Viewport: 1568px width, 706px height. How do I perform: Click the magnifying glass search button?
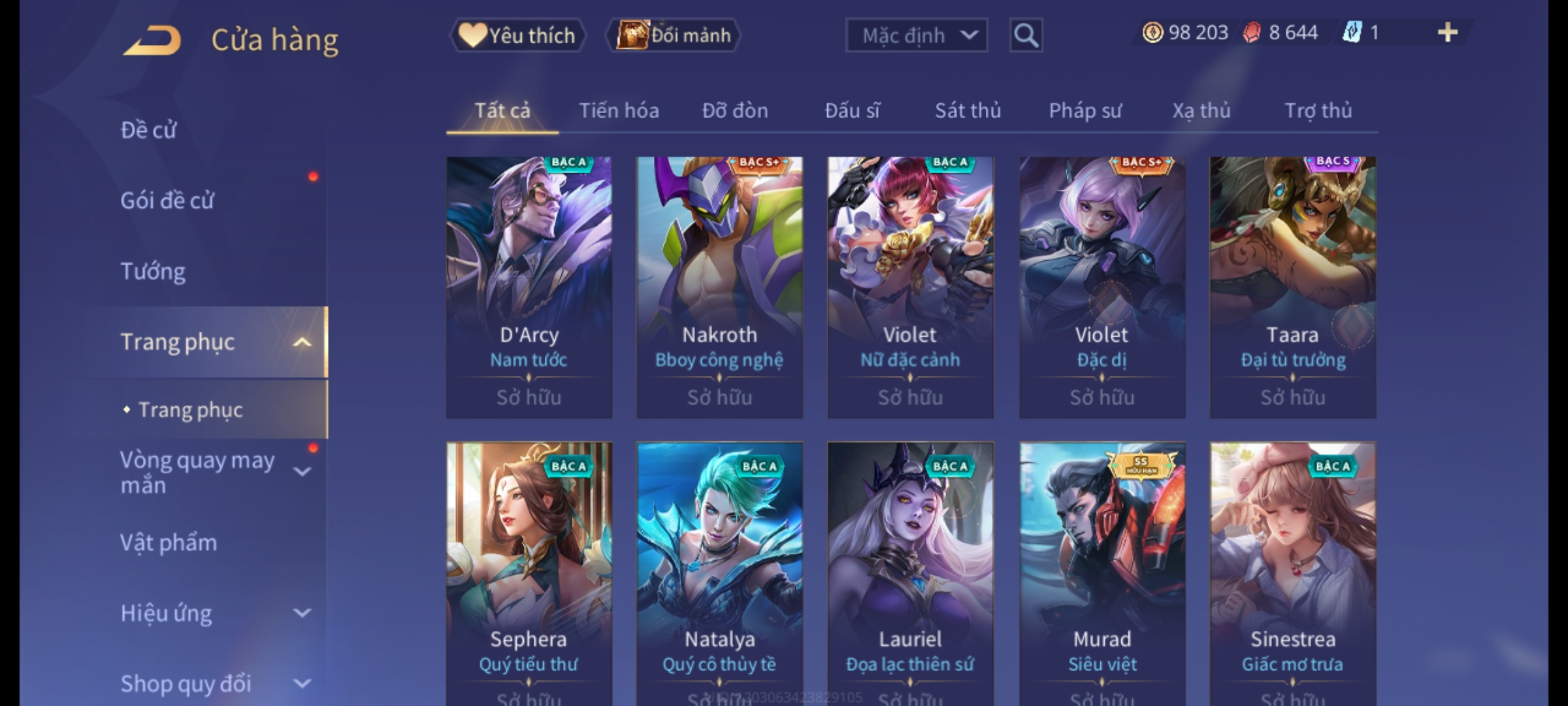(1026, 35)
